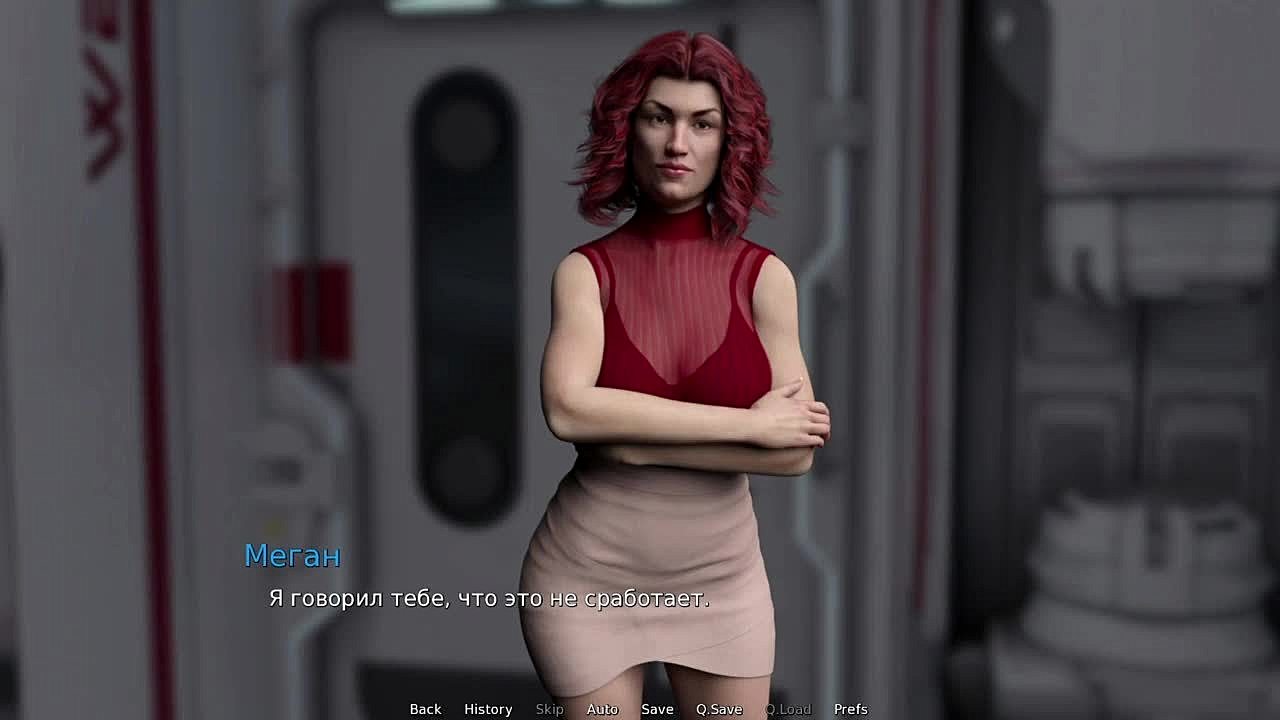Open the Save menu
Viewport: 1280px width, 720px height.
click(657, 709)
